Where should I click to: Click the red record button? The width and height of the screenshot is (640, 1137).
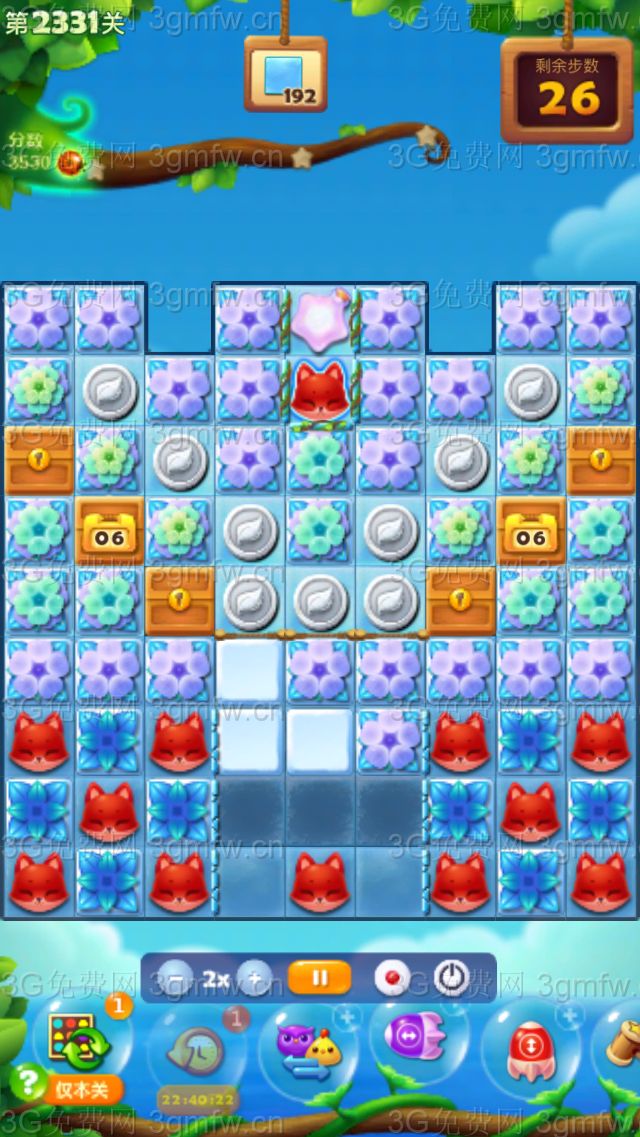tap(393, 978)
